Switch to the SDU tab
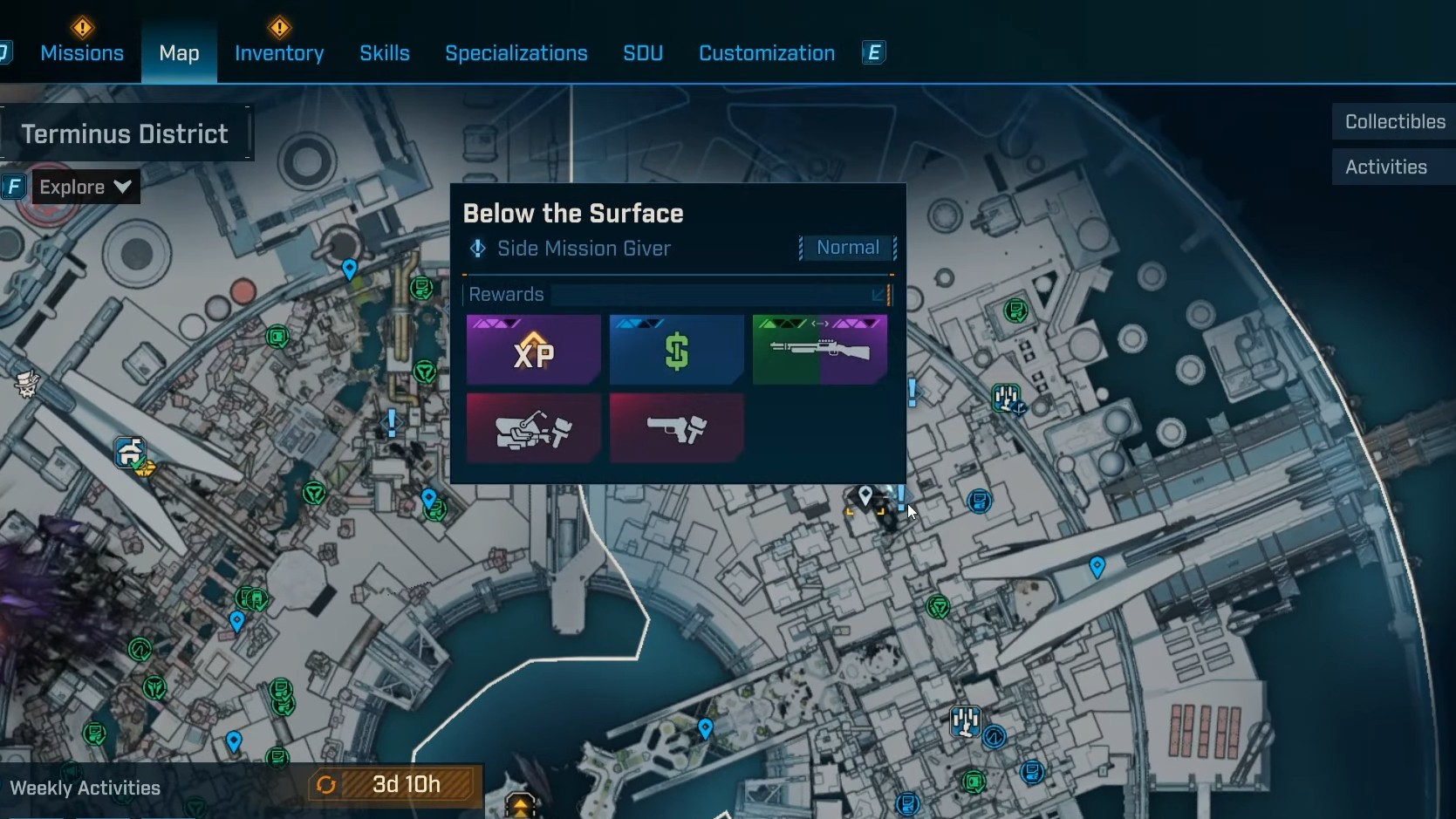1456x819 pixels. (643, 53)
